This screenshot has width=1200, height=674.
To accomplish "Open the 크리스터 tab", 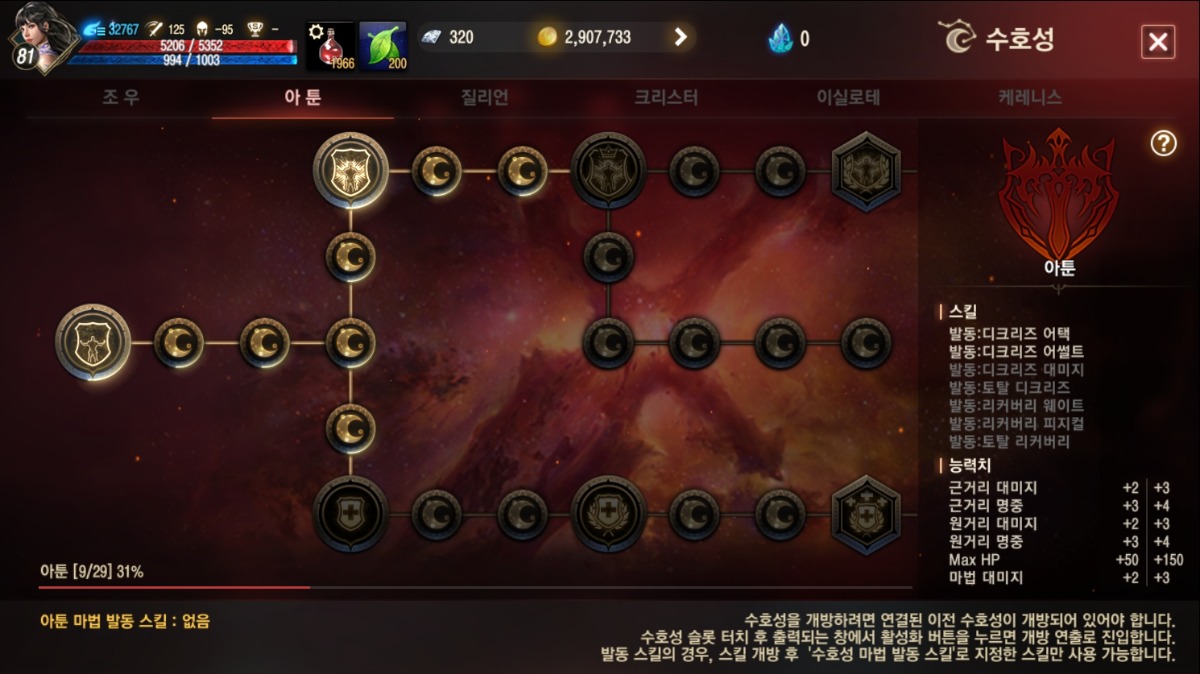I will tap(666, 98).
